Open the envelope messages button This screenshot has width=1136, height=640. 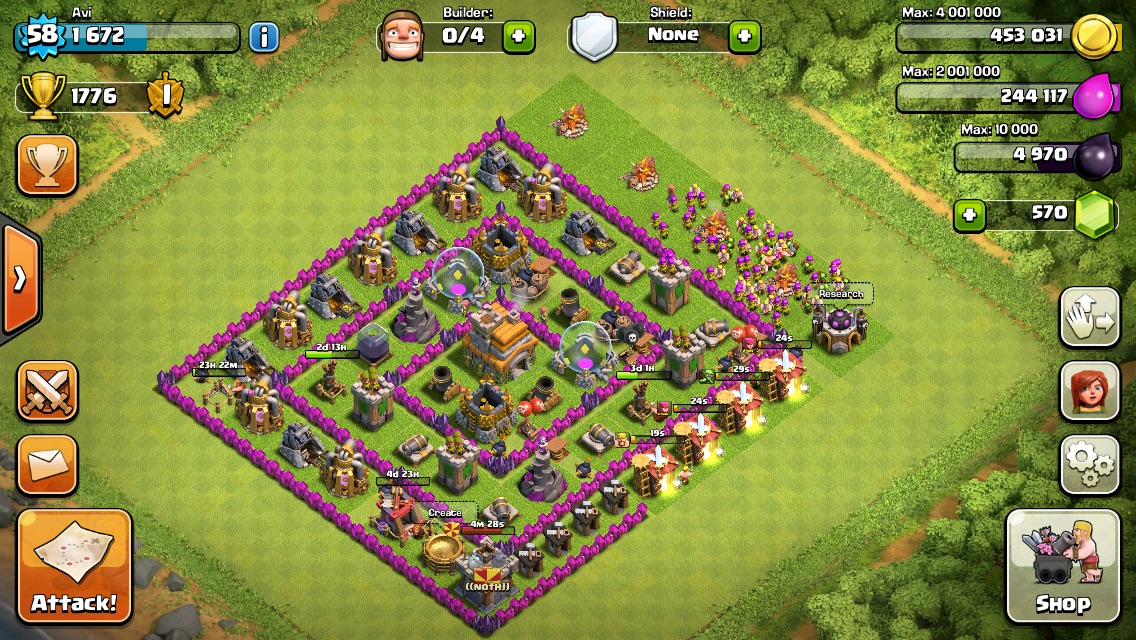pos(47,464)
